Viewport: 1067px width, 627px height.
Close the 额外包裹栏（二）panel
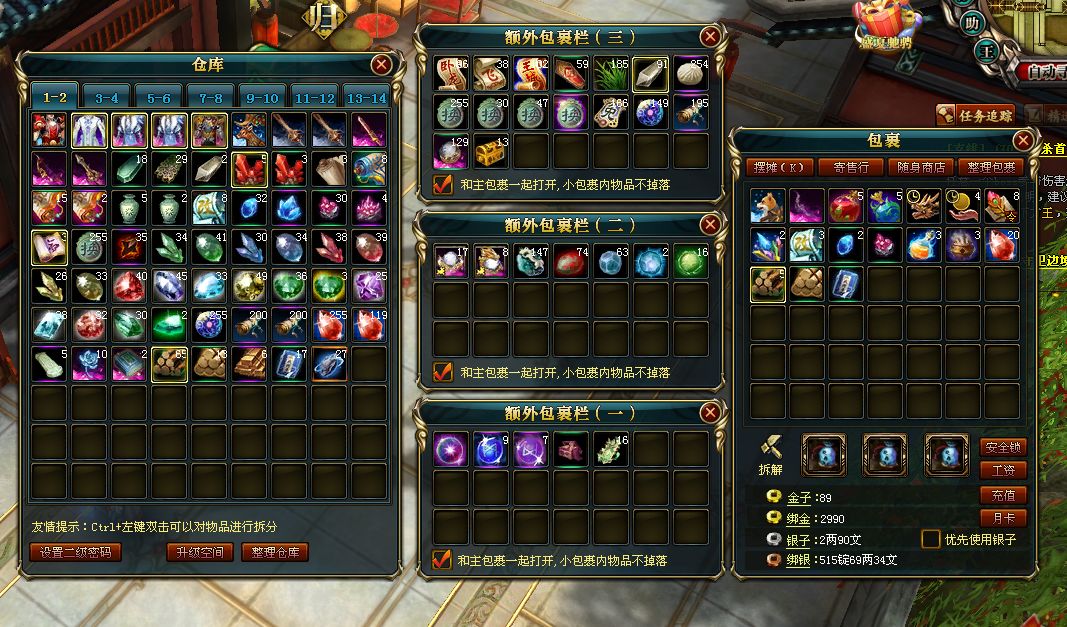[x=710, y=223]
